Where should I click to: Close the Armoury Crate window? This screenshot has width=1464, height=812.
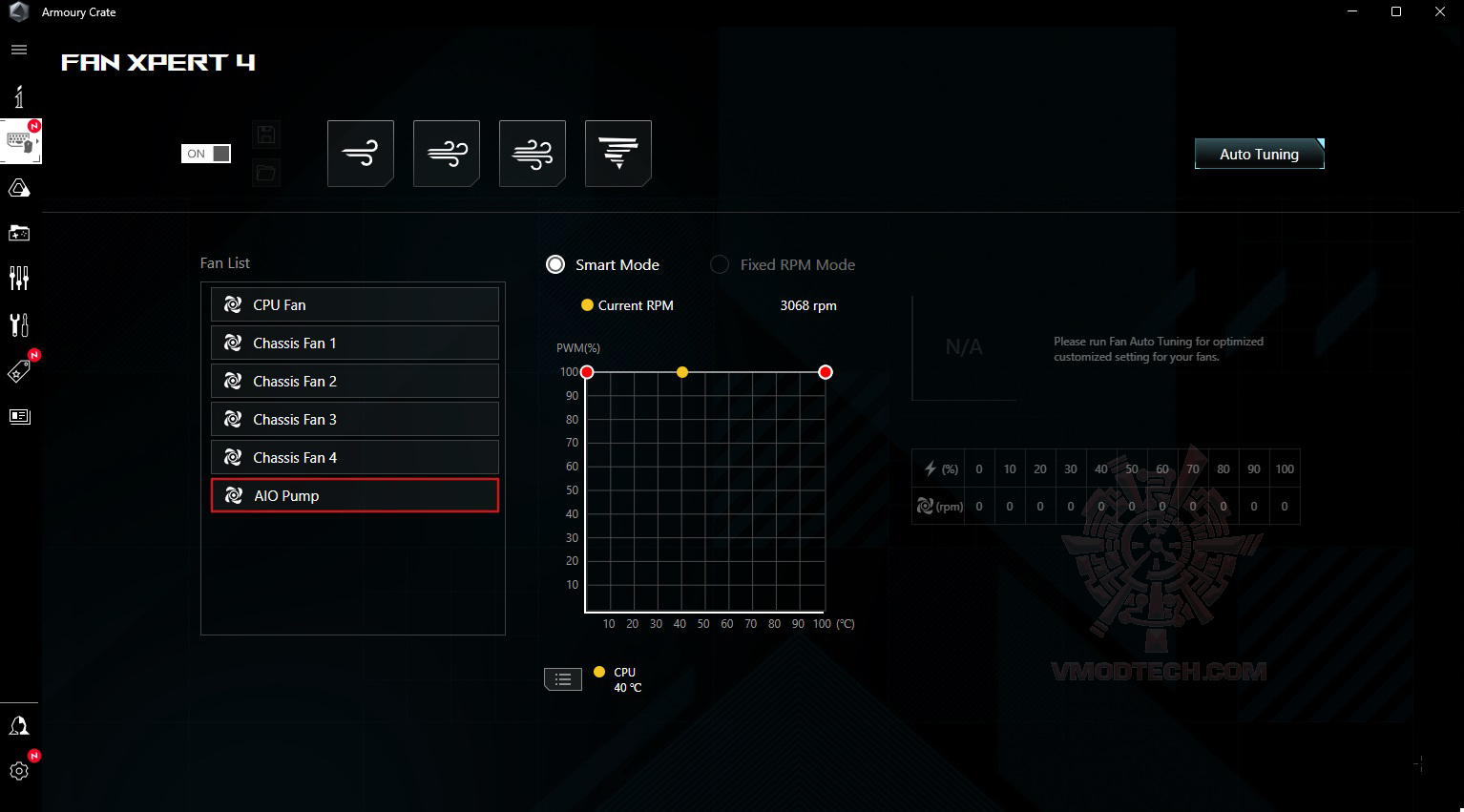1440,12
